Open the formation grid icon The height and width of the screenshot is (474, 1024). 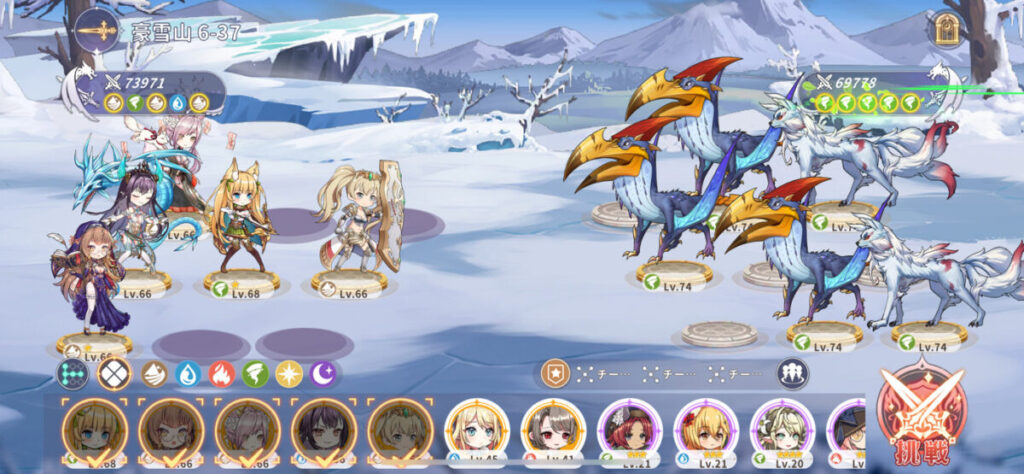72,374
